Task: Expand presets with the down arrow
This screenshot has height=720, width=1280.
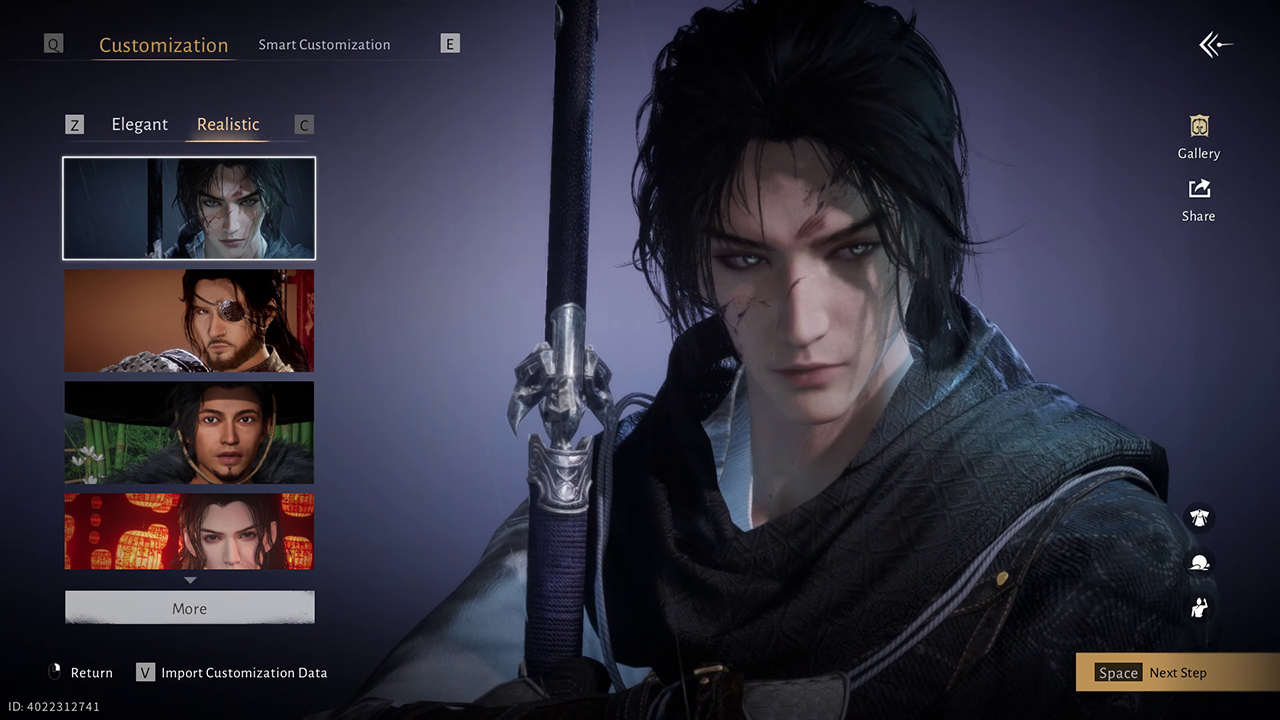Action: (x=190, y=580)
